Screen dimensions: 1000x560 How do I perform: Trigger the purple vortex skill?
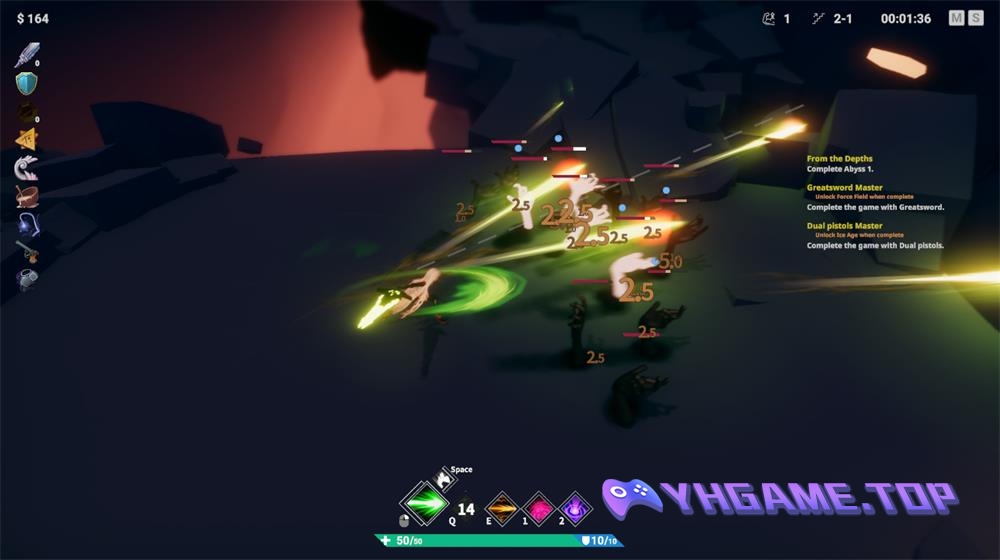coord(576,509)
